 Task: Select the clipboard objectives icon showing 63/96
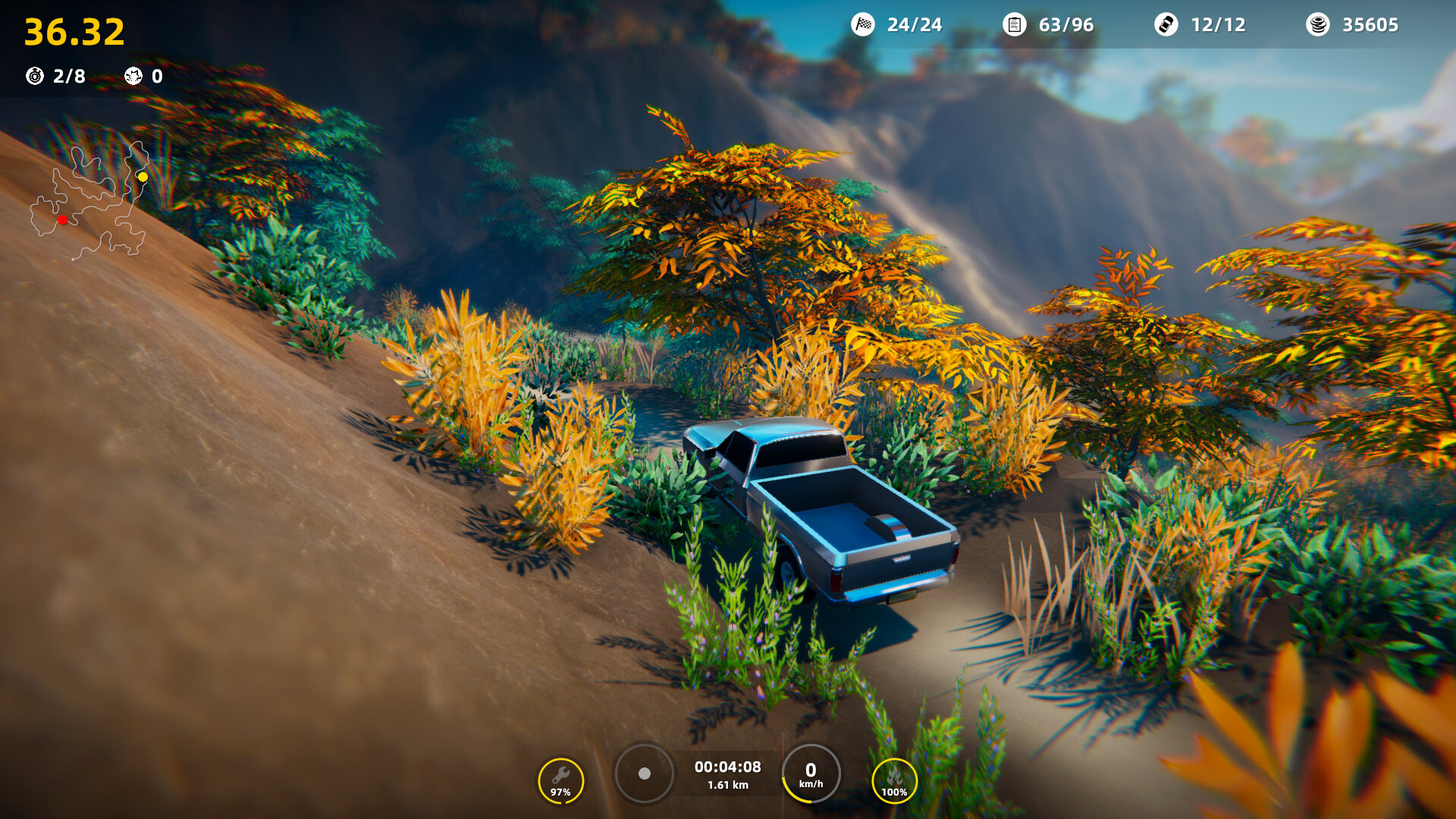tap(1013, 24)
